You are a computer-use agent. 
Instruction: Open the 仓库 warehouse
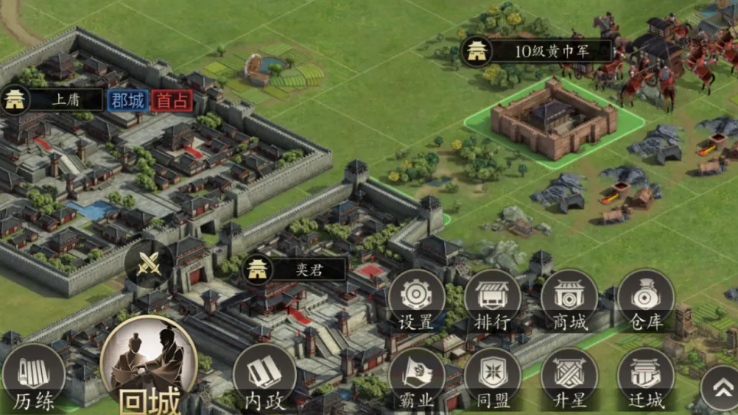coord(645,300)
